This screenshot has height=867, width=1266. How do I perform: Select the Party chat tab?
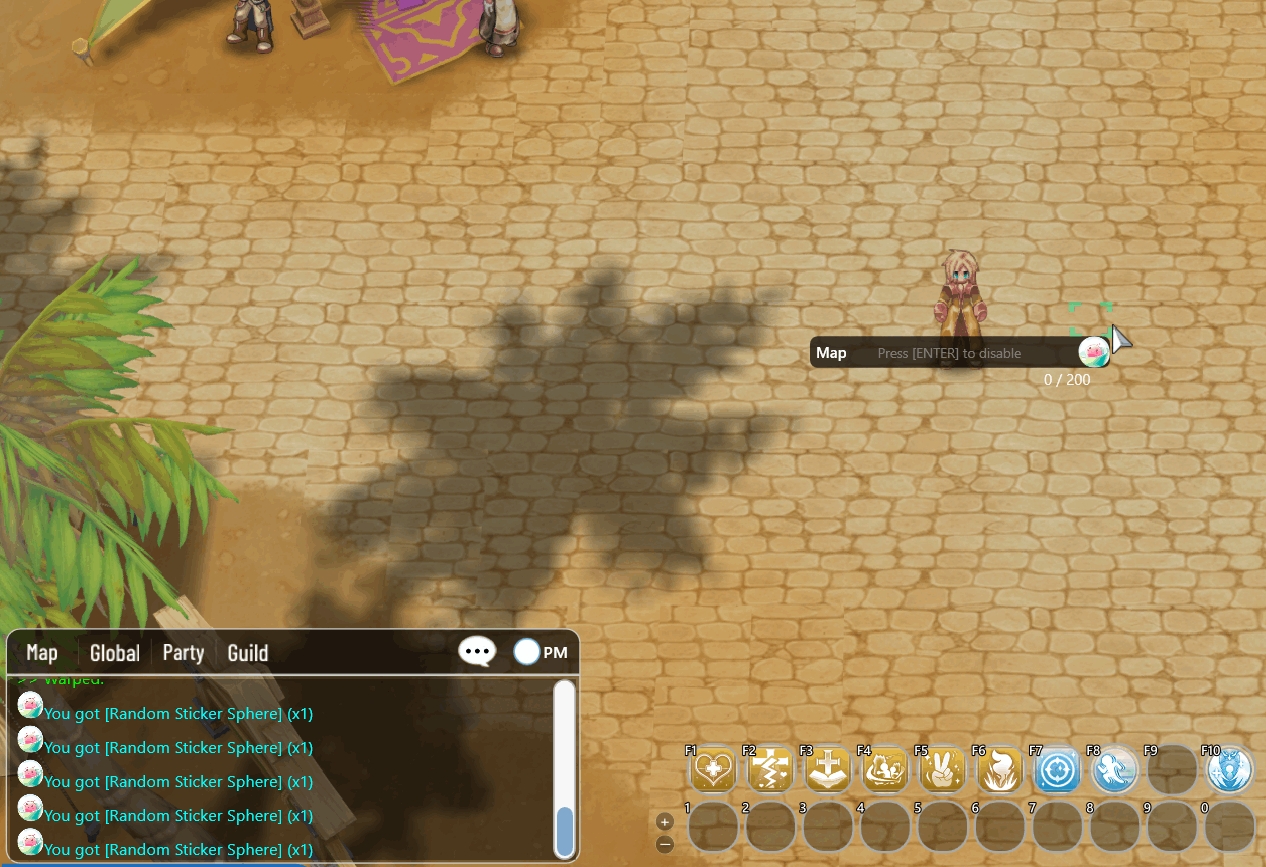(183, 653)
